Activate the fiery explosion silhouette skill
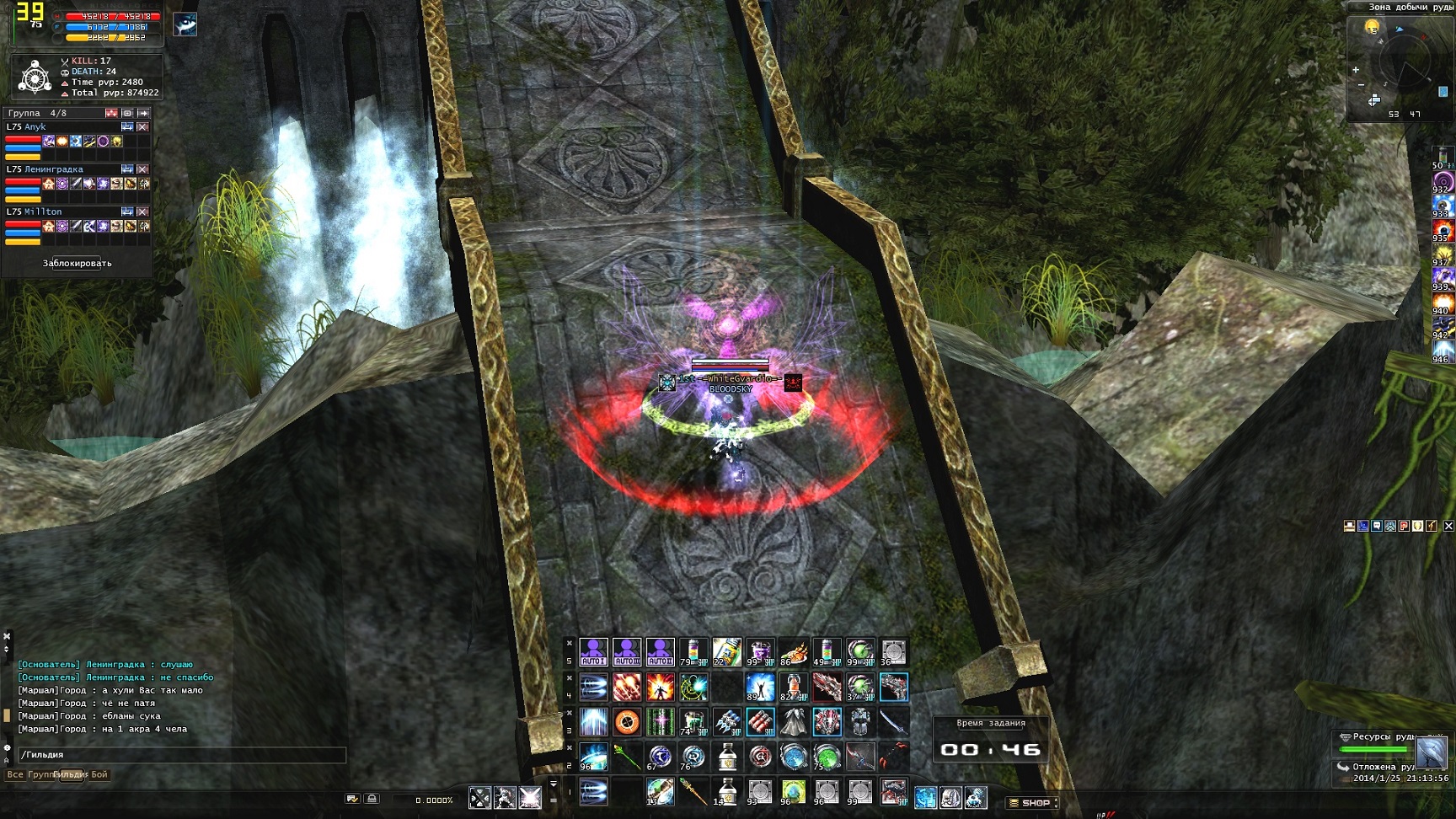 (x=660, y=688)
